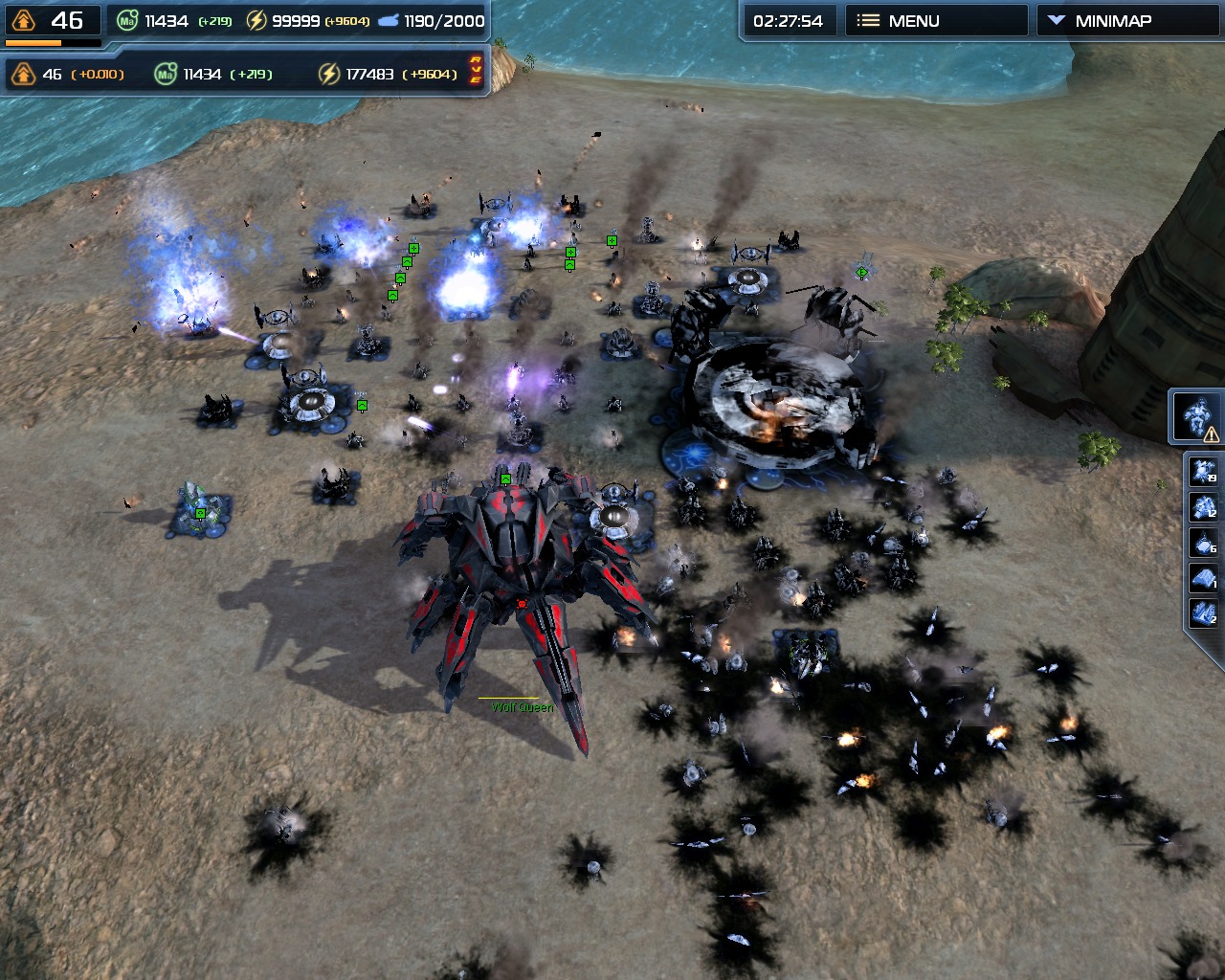Click the research points icon showing 46

[24, 21]
